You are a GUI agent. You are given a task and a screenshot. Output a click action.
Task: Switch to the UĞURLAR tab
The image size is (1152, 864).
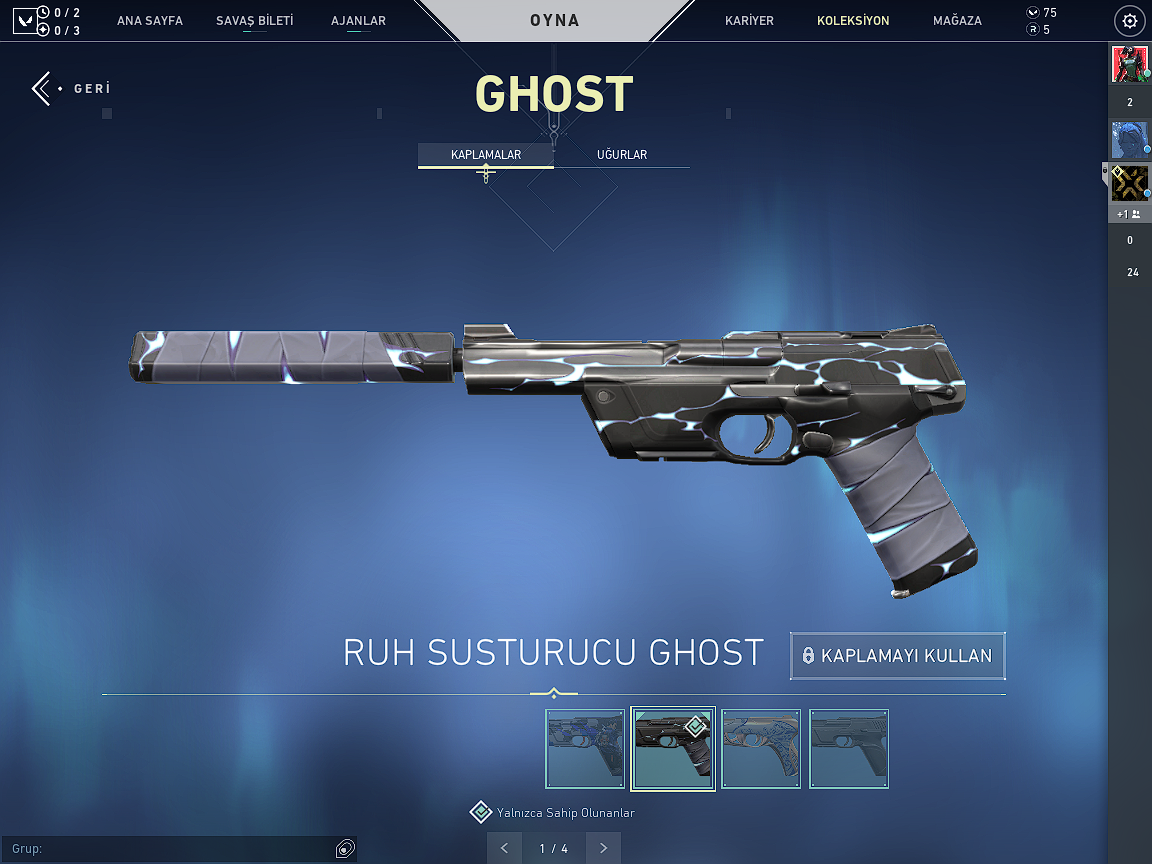(x=622, y=155)
